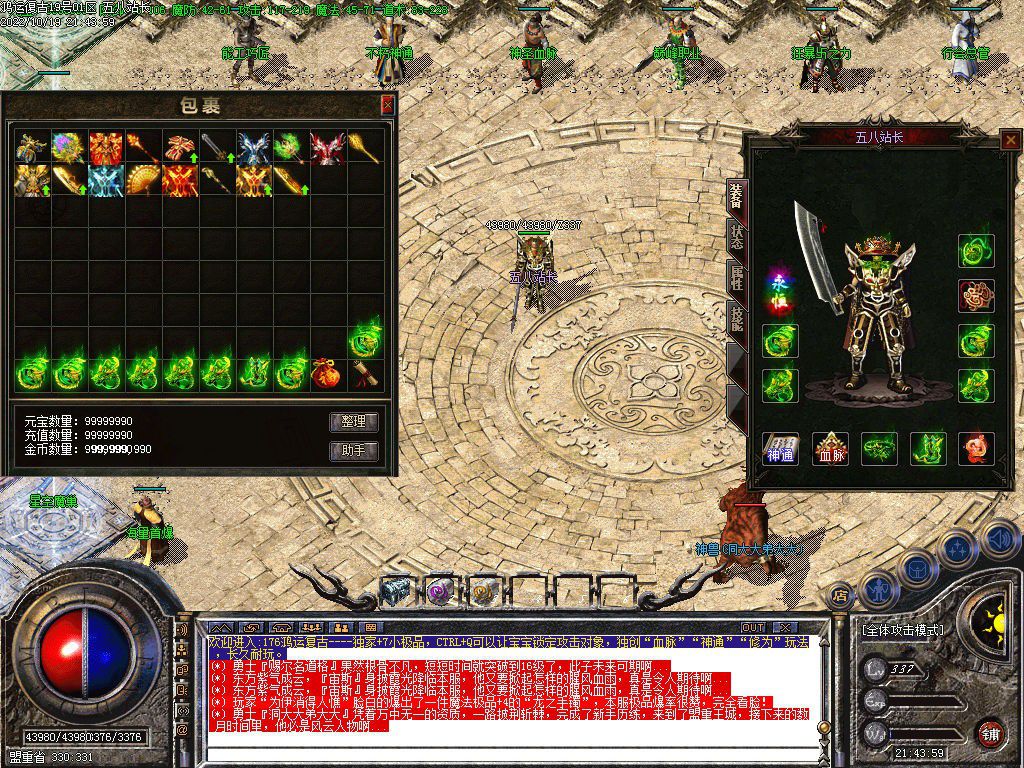Select the red knot charm equipment slot
1024x768 pixels.
click(976, 296)
